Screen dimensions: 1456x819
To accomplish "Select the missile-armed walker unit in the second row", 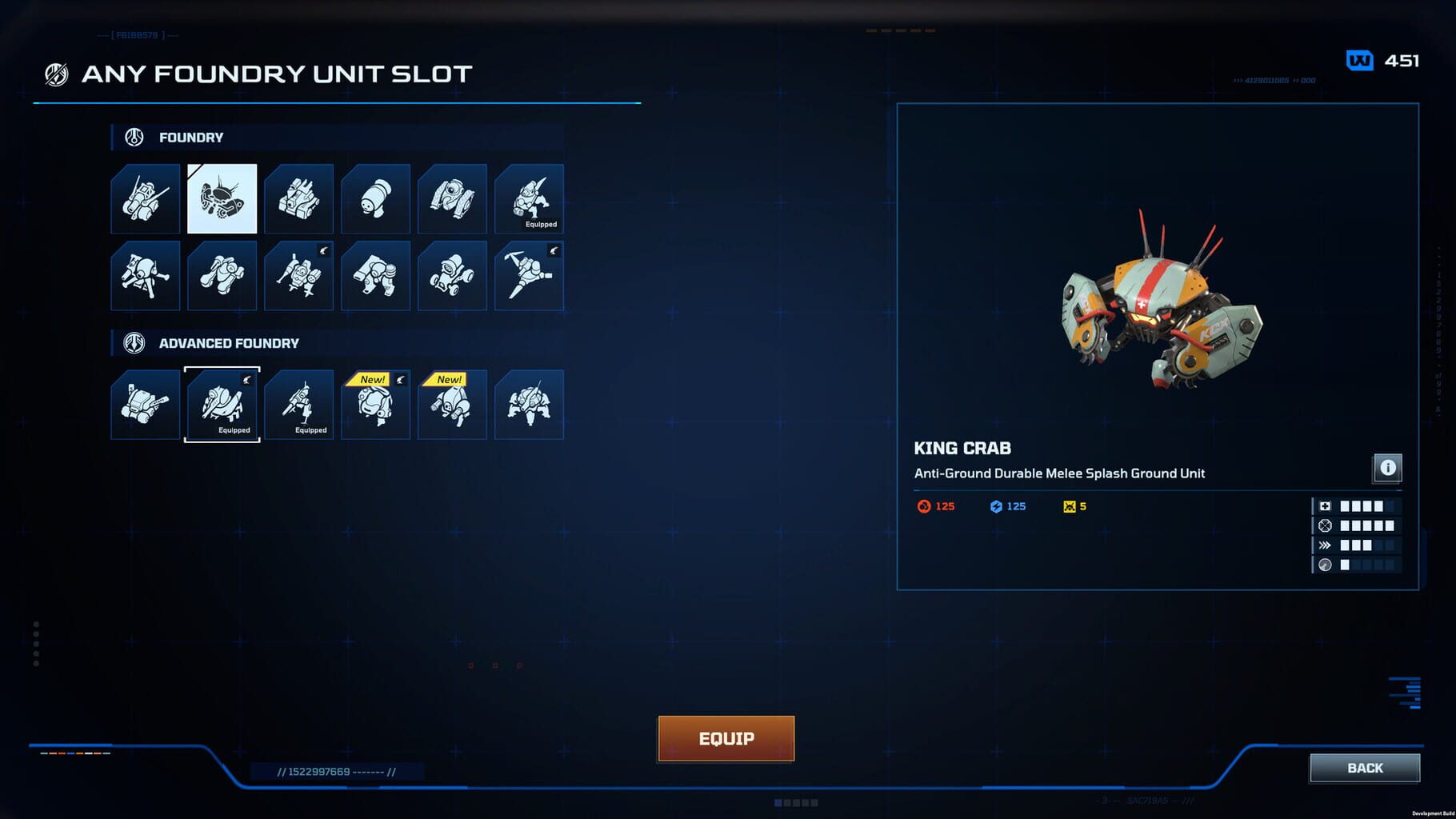I will (x=299, y=275).
